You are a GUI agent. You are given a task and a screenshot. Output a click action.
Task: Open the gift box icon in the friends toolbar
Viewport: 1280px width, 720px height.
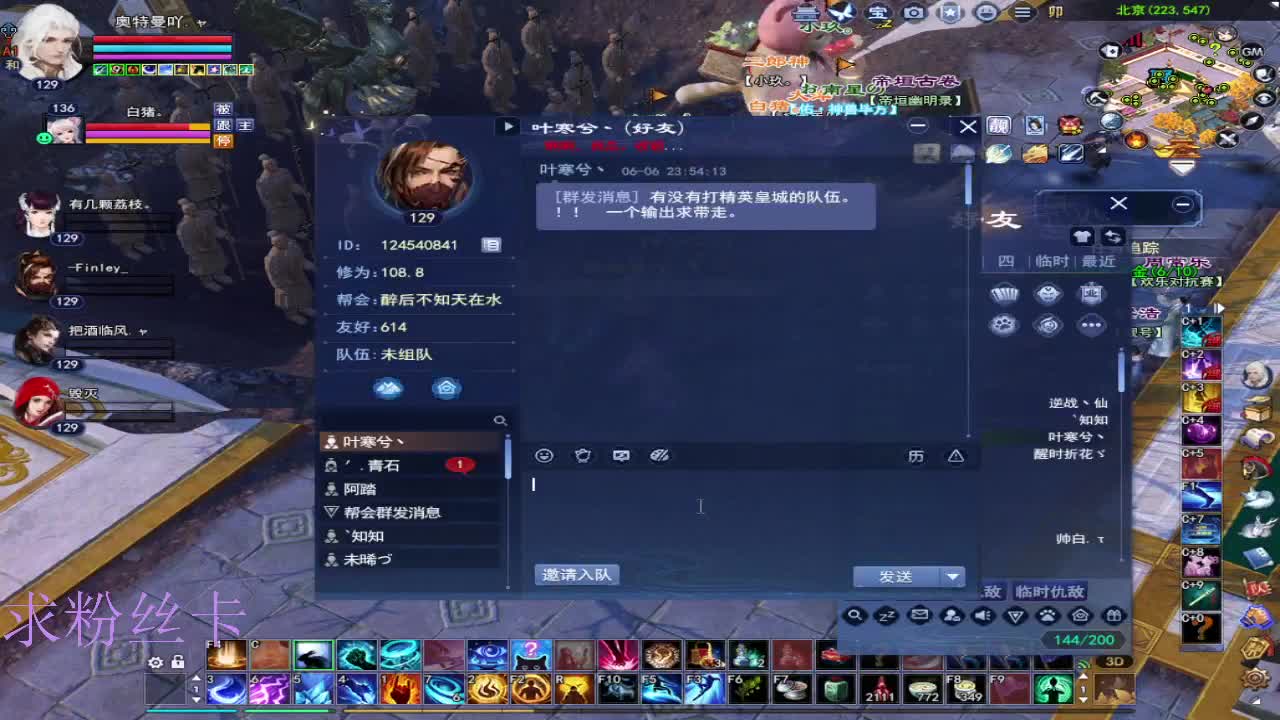click(1115, 616)
